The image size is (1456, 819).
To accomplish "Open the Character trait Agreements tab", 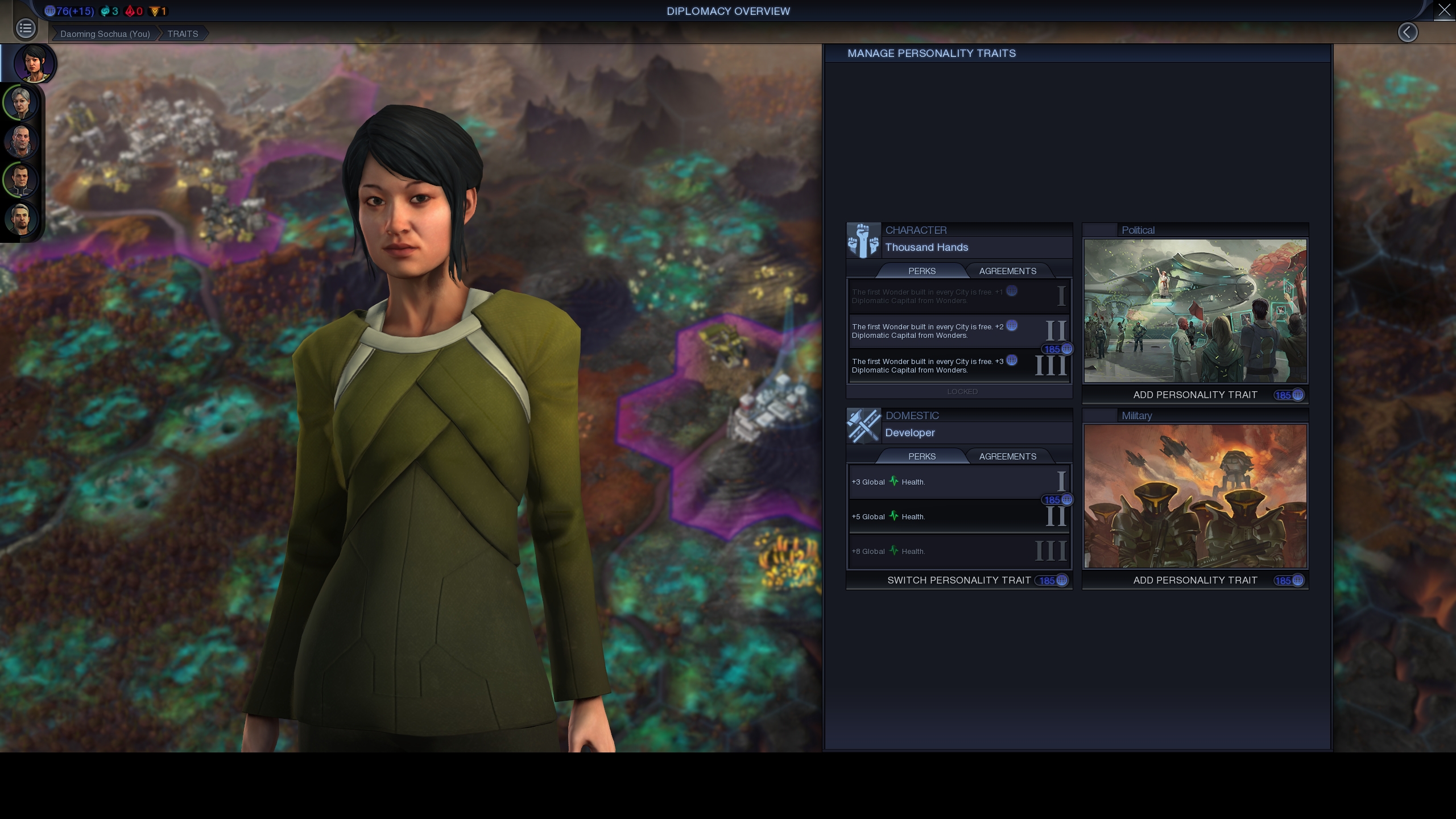I will point(1007,271).
